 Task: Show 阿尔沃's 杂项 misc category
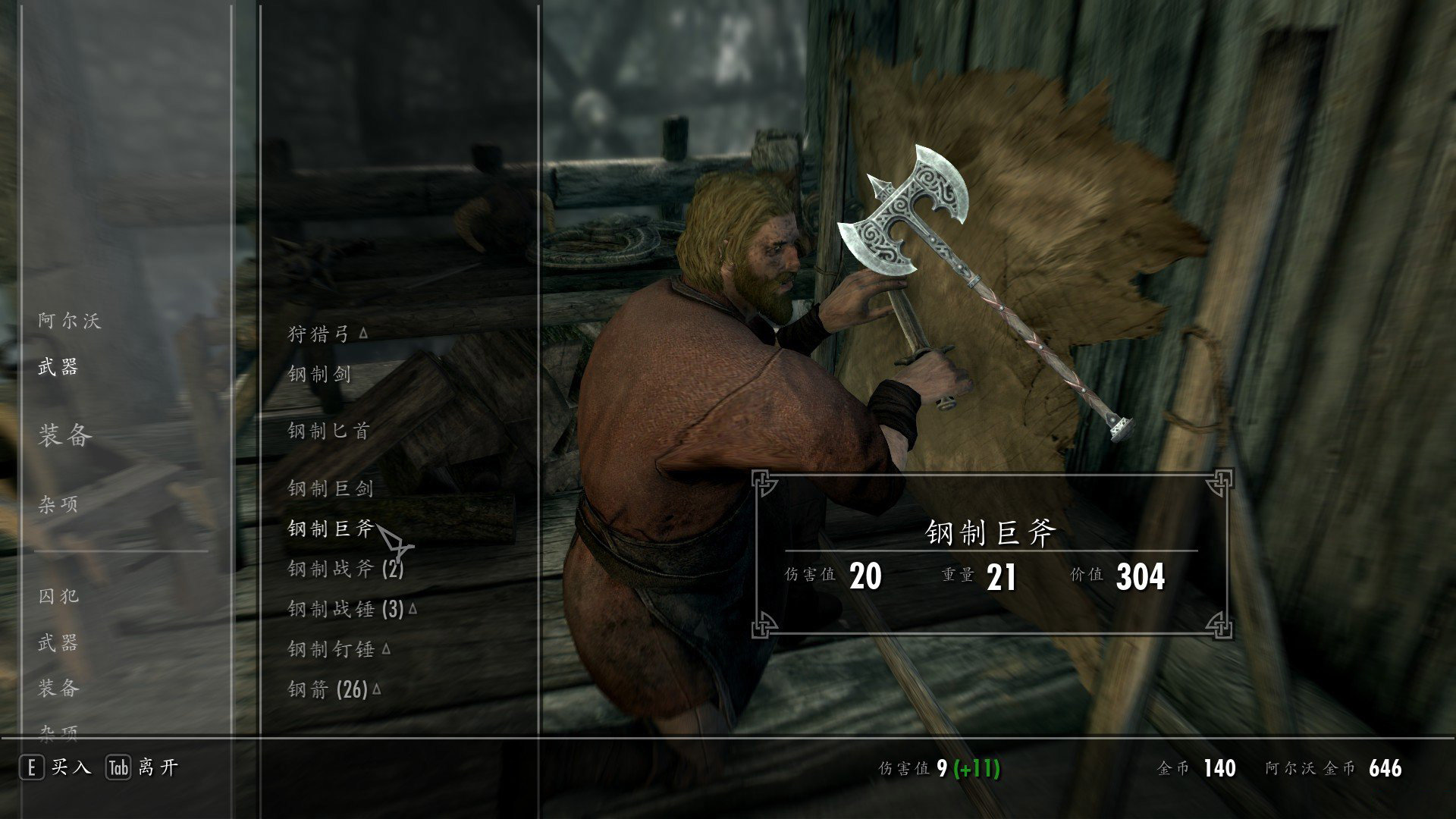coord(58,504)
